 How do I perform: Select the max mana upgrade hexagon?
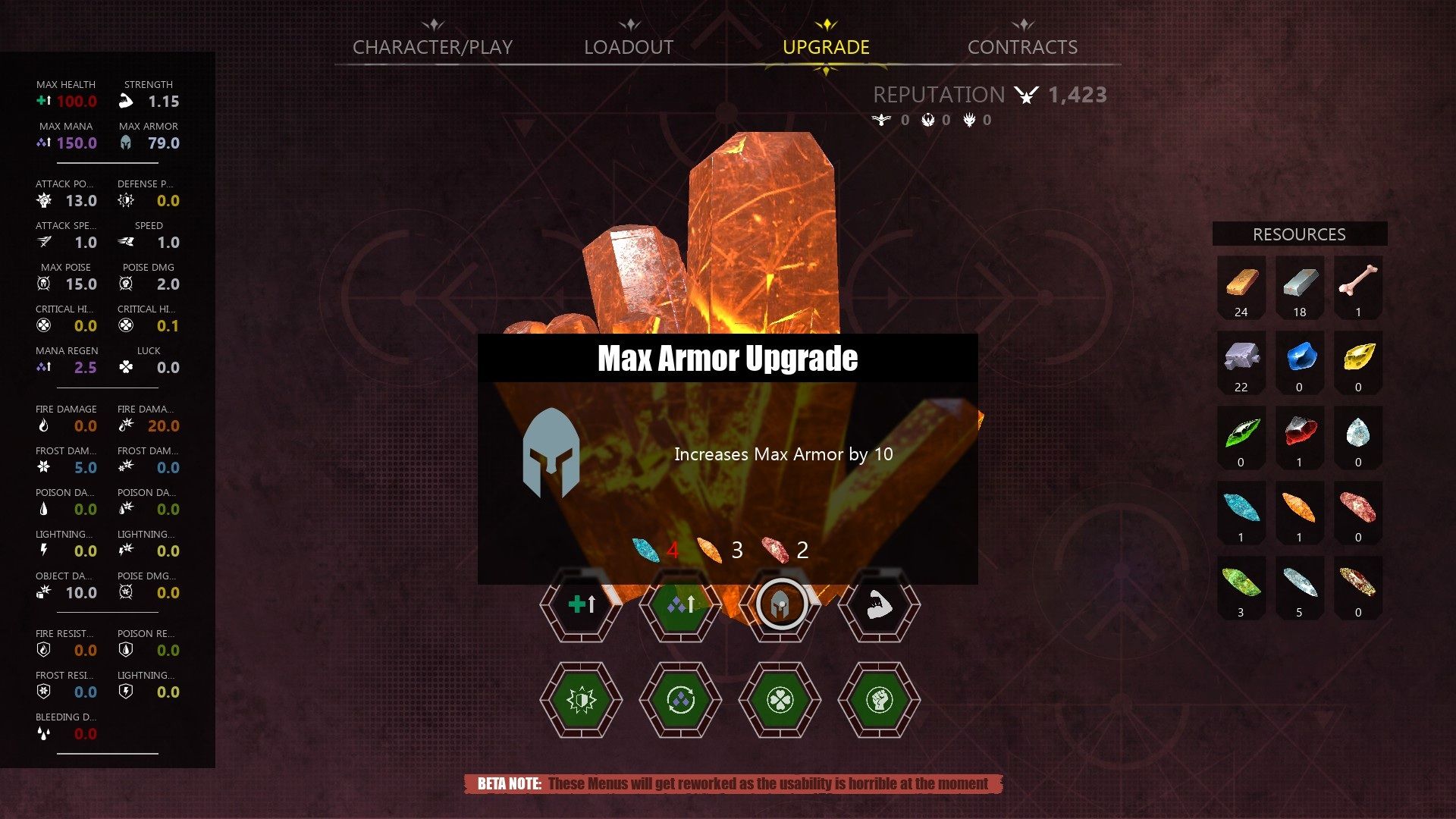click(x=680, y=605)
